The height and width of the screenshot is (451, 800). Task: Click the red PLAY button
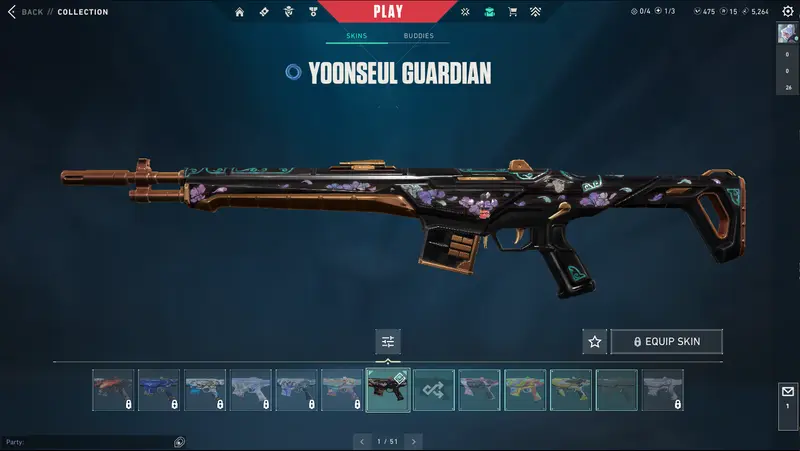[387, 12]
